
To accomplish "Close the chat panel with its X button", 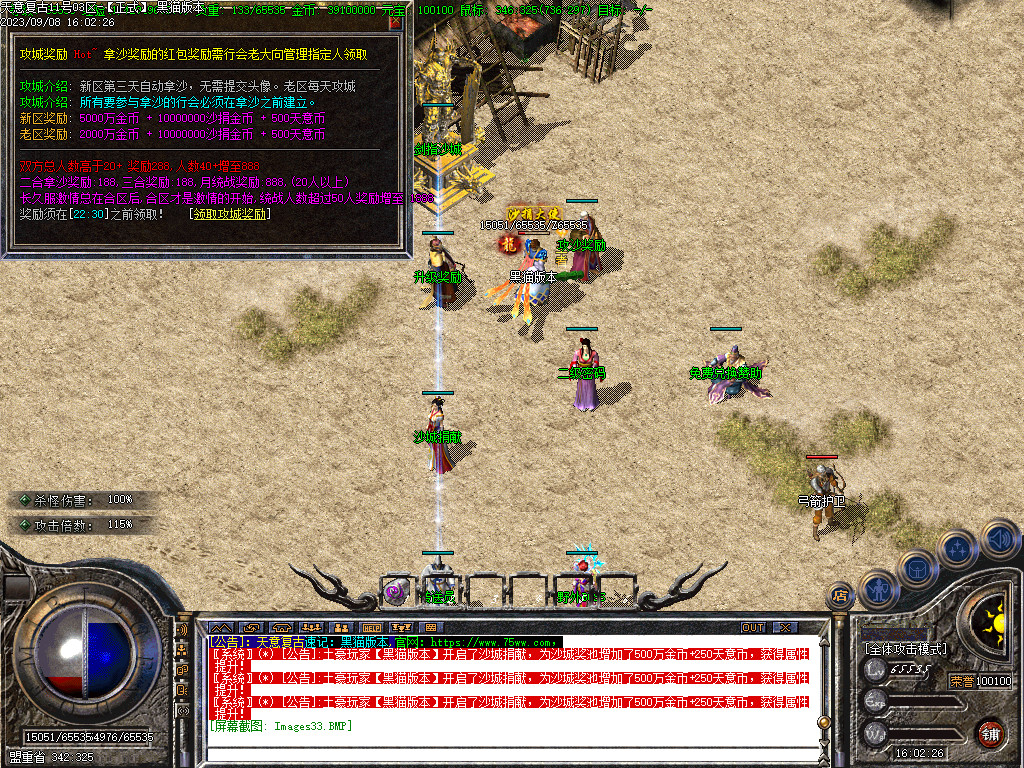I will (x=786, y=627).
